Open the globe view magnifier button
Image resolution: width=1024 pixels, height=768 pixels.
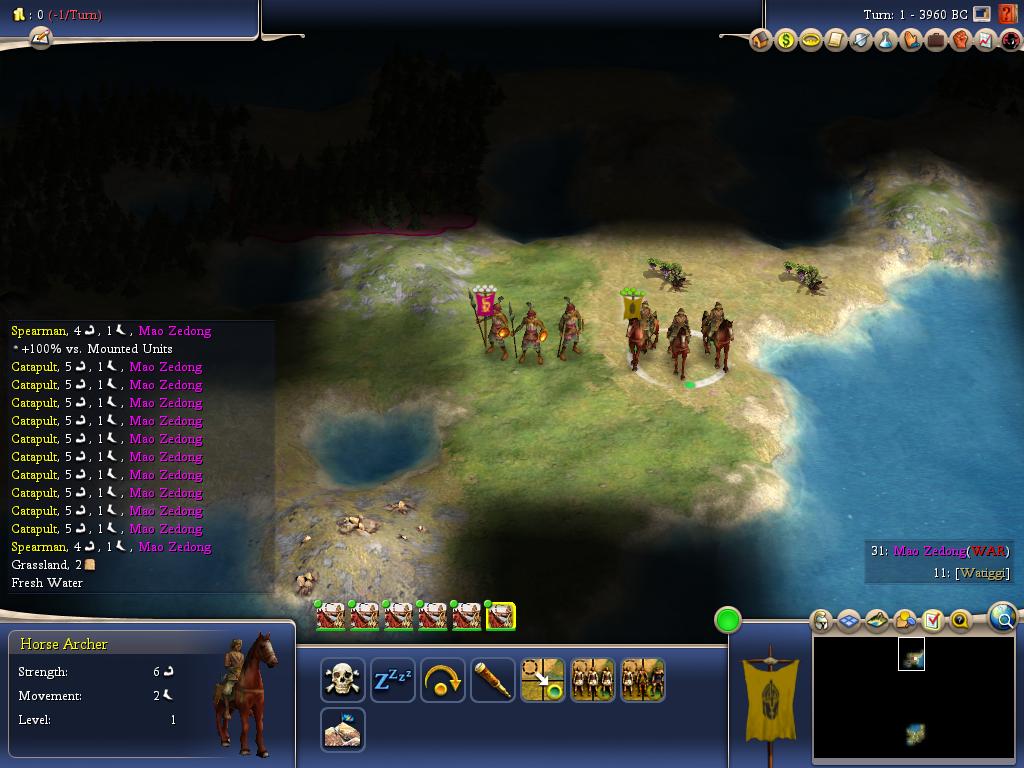pos(1003,618)
